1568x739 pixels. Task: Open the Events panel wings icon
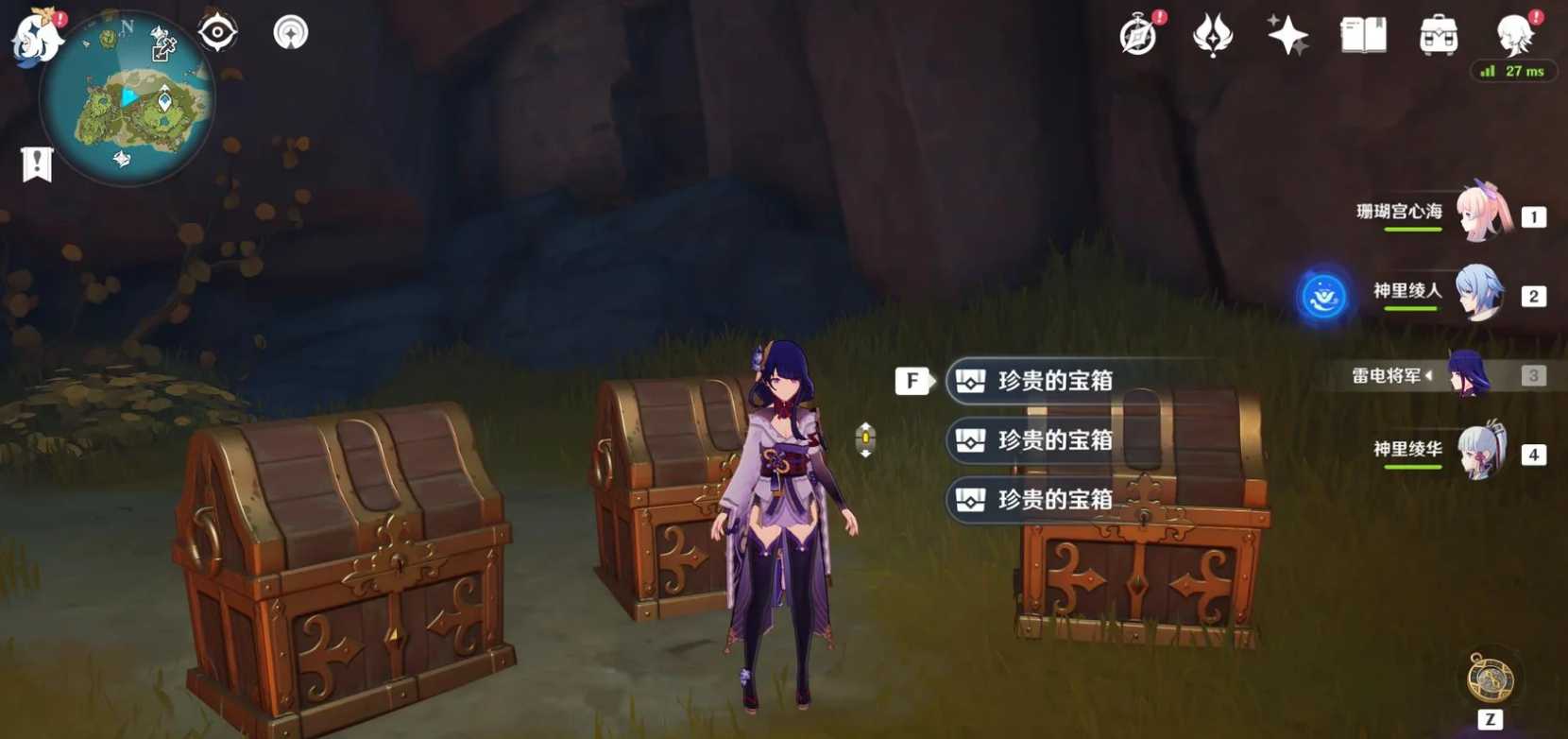coord(1214,34)
